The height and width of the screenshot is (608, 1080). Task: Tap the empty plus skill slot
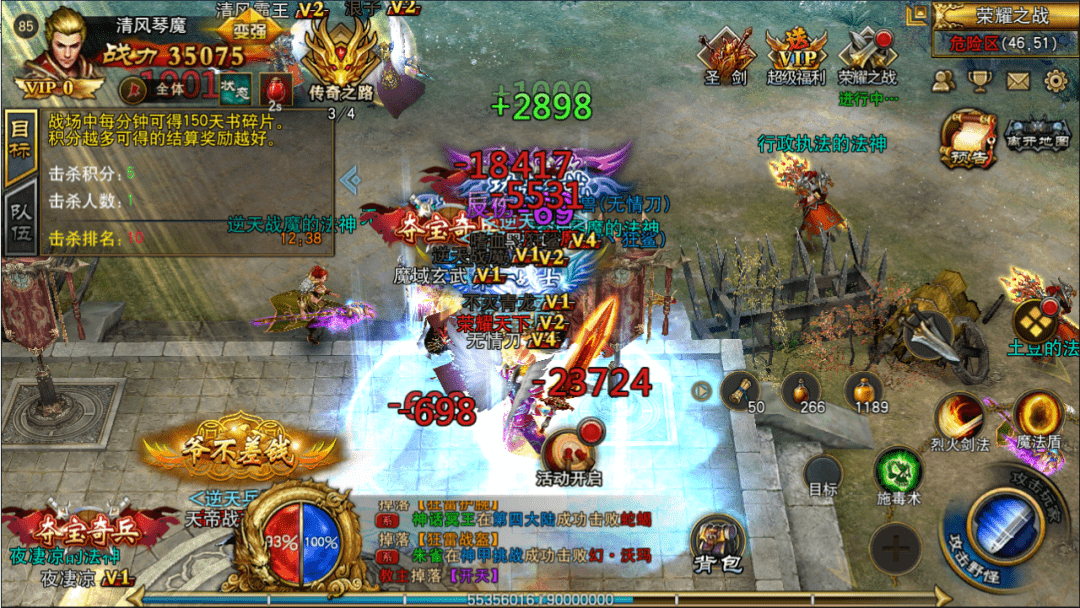coord(894,548)
